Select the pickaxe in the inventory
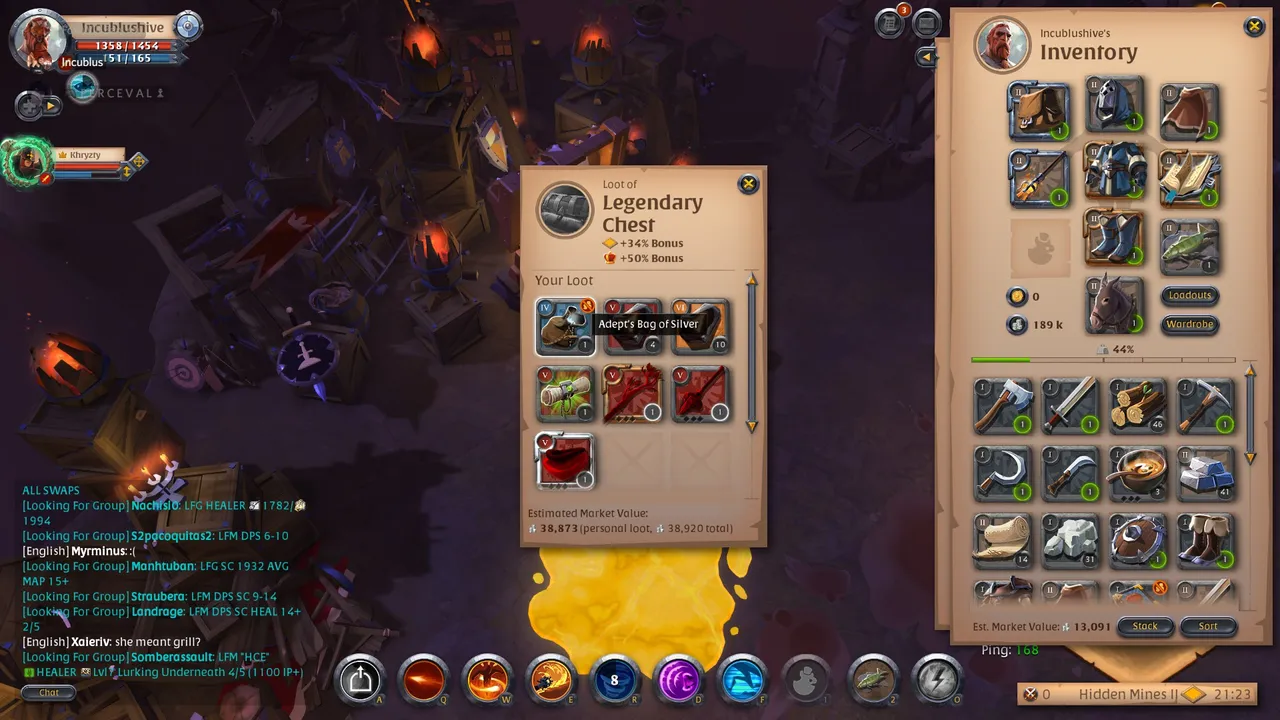The image size is (1280, 720). click(x=1206, y=405)
